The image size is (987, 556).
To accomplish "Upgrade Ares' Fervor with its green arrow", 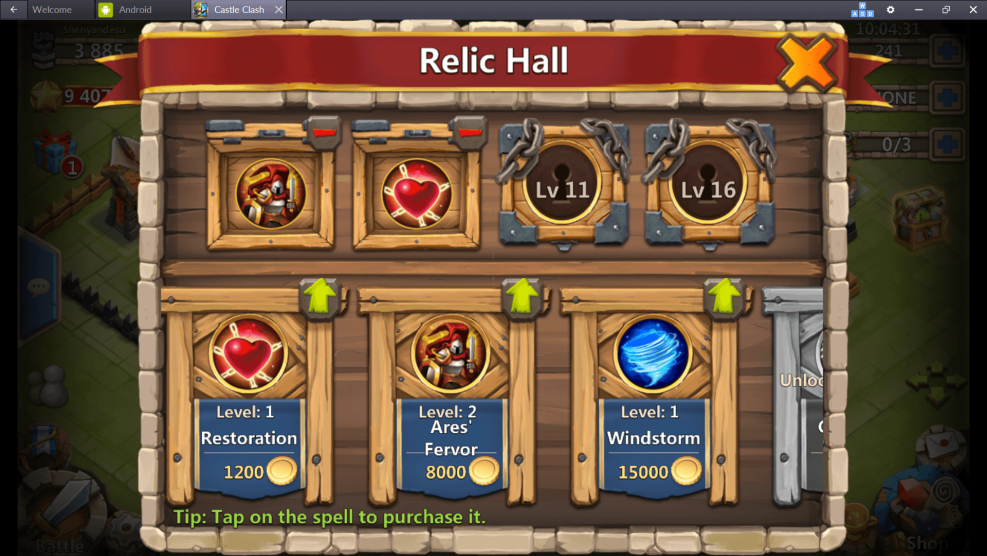I will pyautogui.click(x=521, y=296).
